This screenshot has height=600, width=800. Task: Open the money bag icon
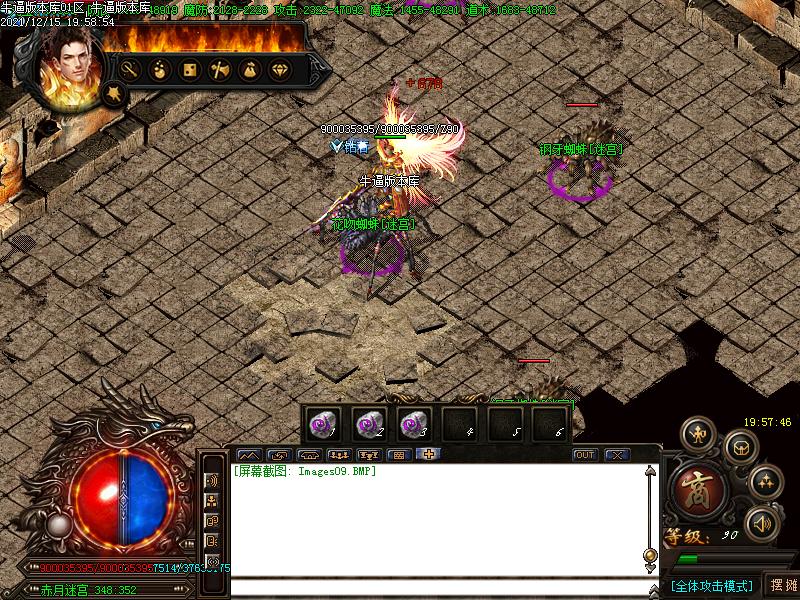(250, 70)
